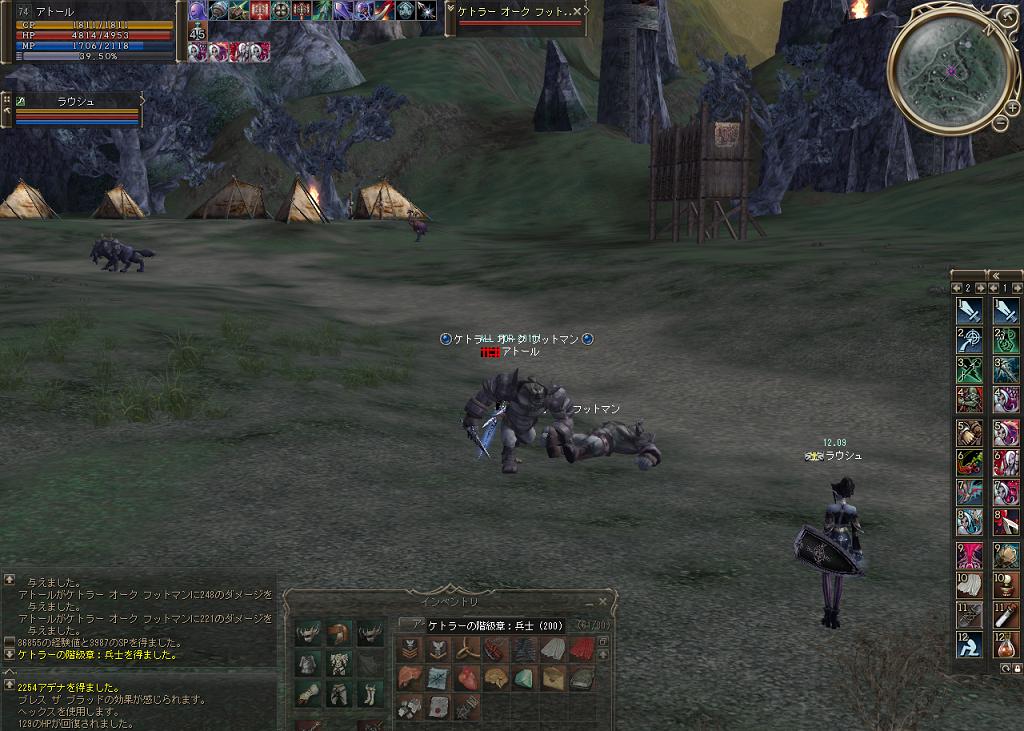Activate the fist skill in hotbar slot 5
The width and height of the screenshot is (1024, 731).
pyautogui.click(x=969, y=433)
